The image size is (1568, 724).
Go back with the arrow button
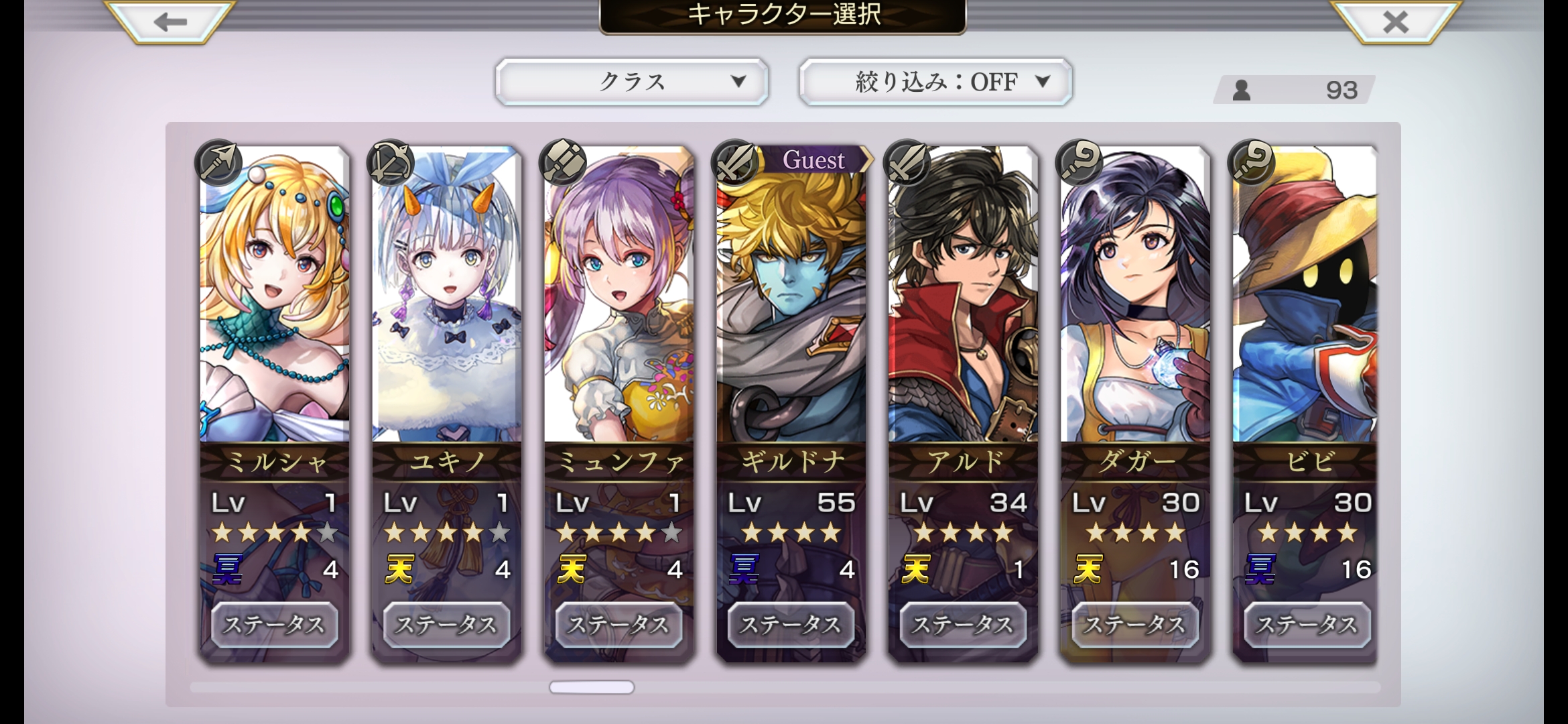pyautogui.click(x=170, y=22)
